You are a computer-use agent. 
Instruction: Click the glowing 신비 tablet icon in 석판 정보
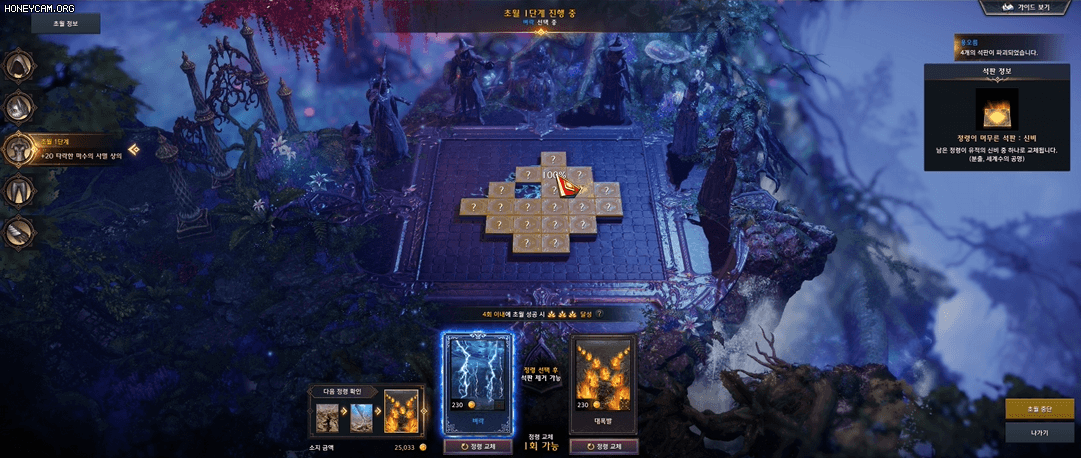(x=996, y=109)
